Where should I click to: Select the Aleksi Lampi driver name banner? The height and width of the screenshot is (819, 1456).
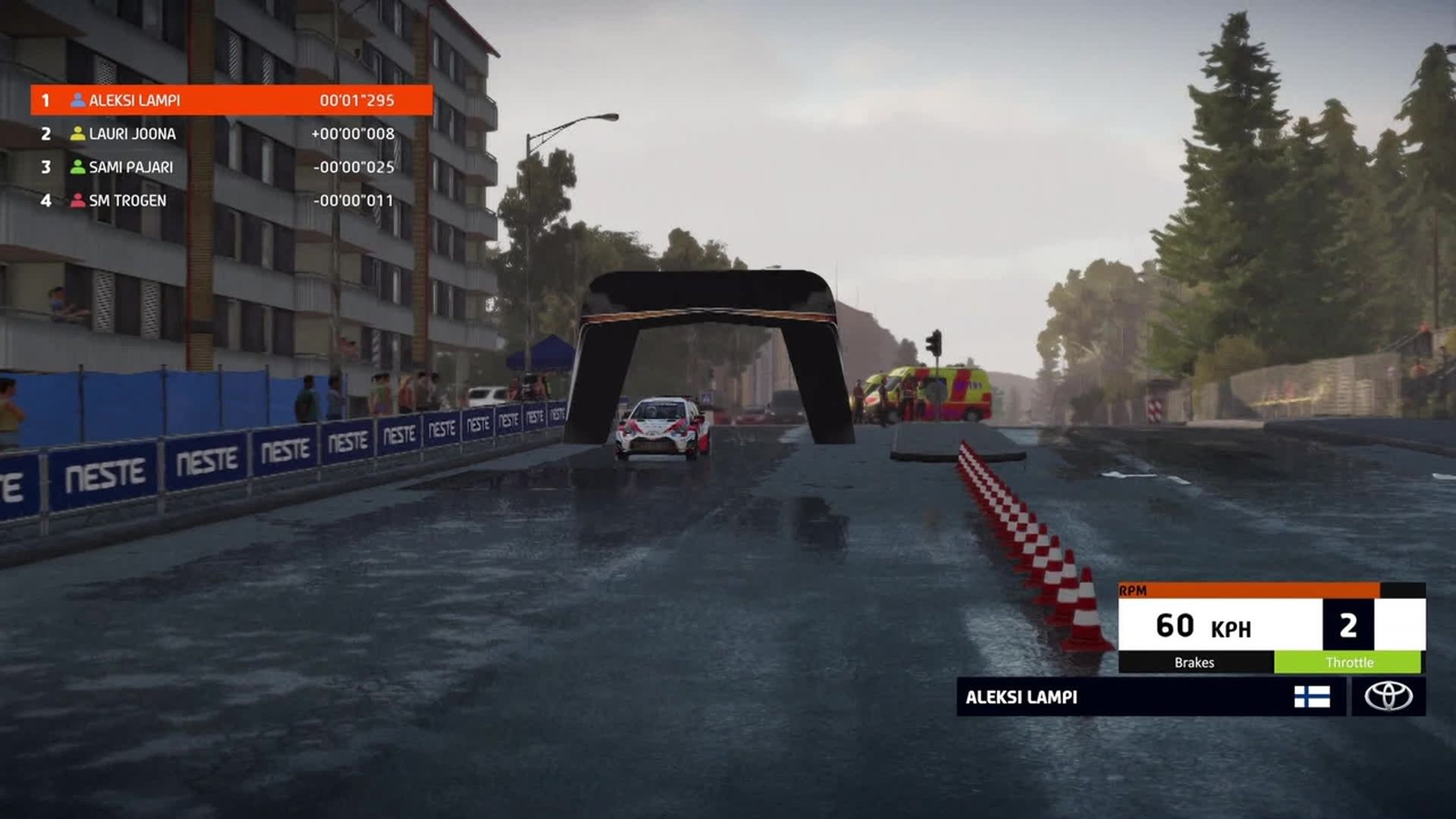pos(1122,697)
